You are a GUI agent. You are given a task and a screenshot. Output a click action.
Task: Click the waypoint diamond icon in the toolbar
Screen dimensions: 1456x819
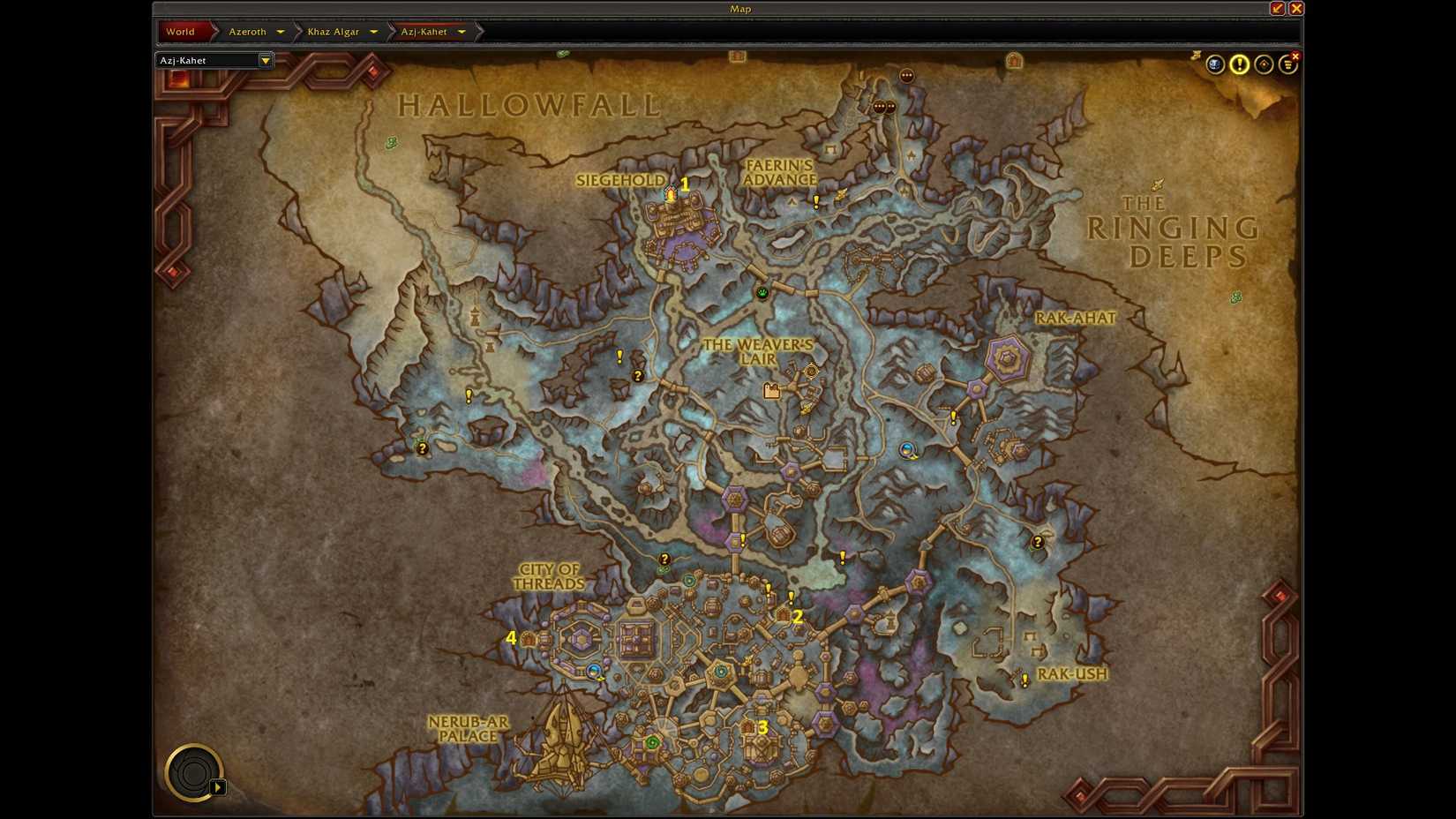[1262, 64]
